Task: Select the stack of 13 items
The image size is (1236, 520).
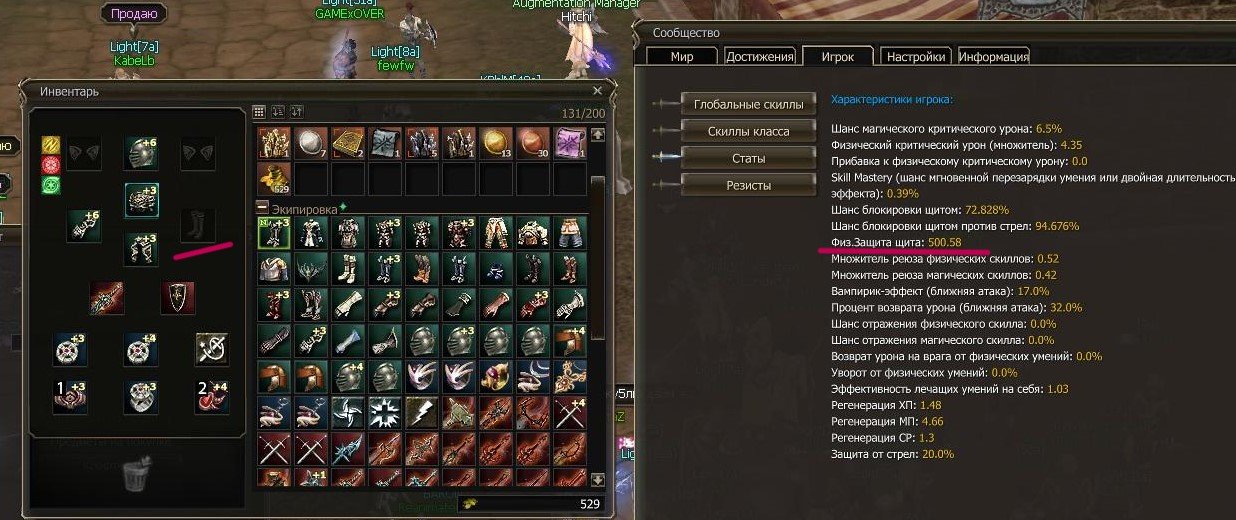Action: pyautogui.click(x=496, y=142)
